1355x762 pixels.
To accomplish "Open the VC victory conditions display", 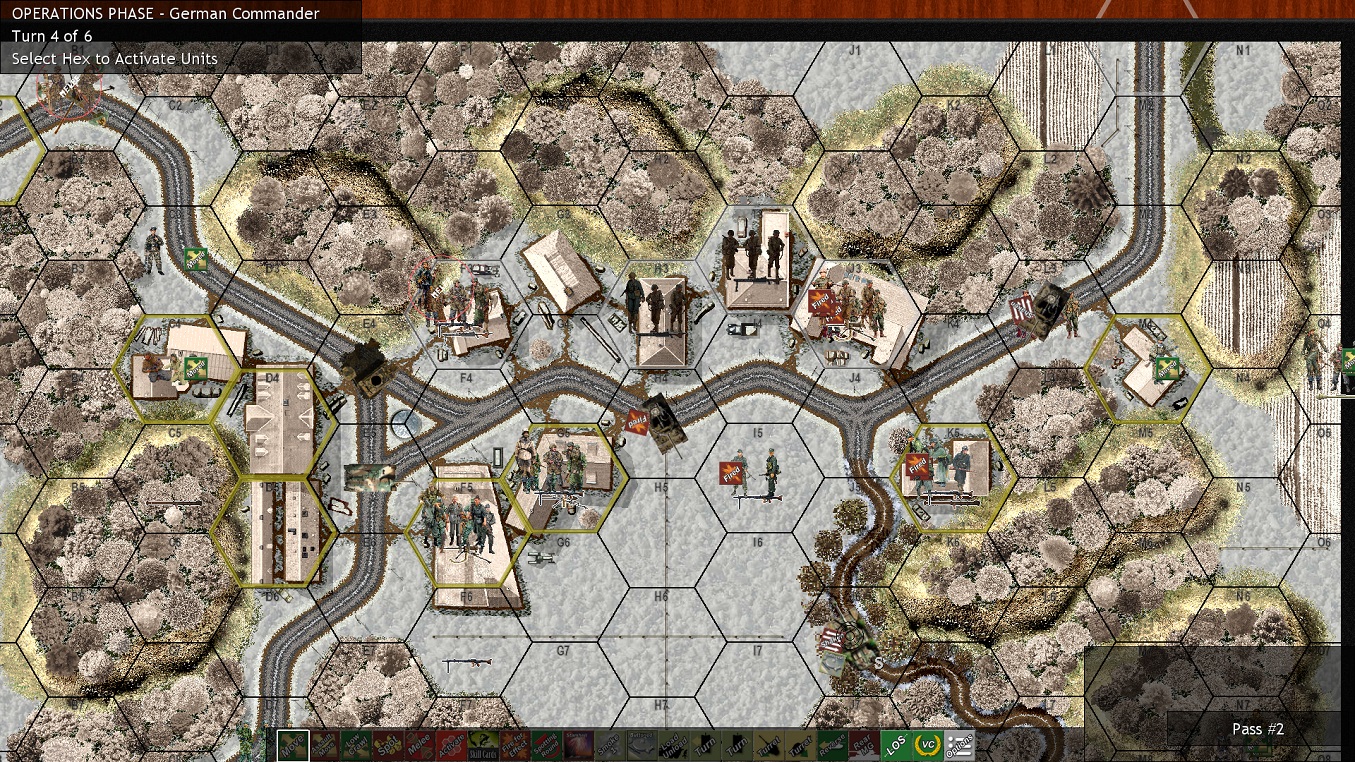I will click(x=926, y=745).
